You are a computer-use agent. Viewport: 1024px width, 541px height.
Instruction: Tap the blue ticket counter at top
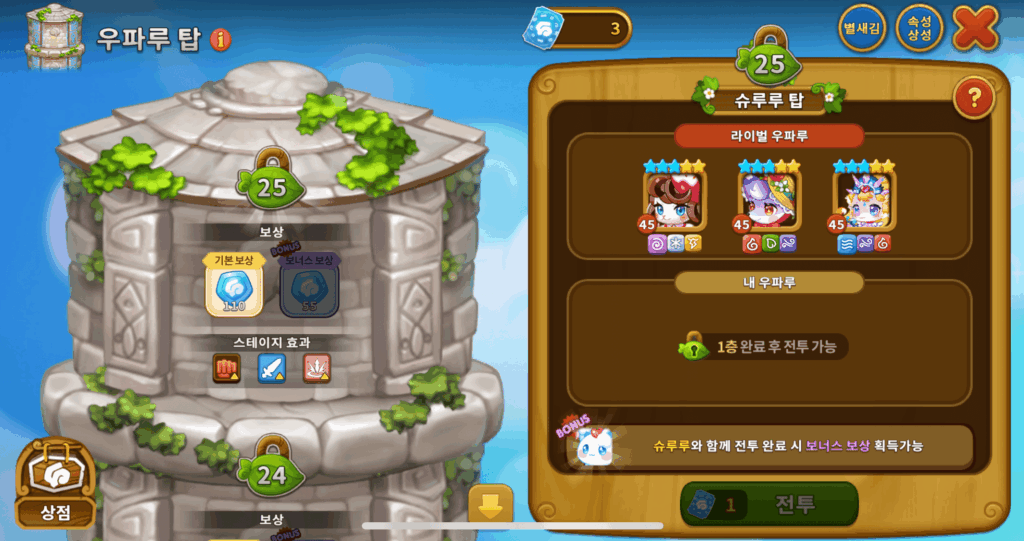pos(578,28)
